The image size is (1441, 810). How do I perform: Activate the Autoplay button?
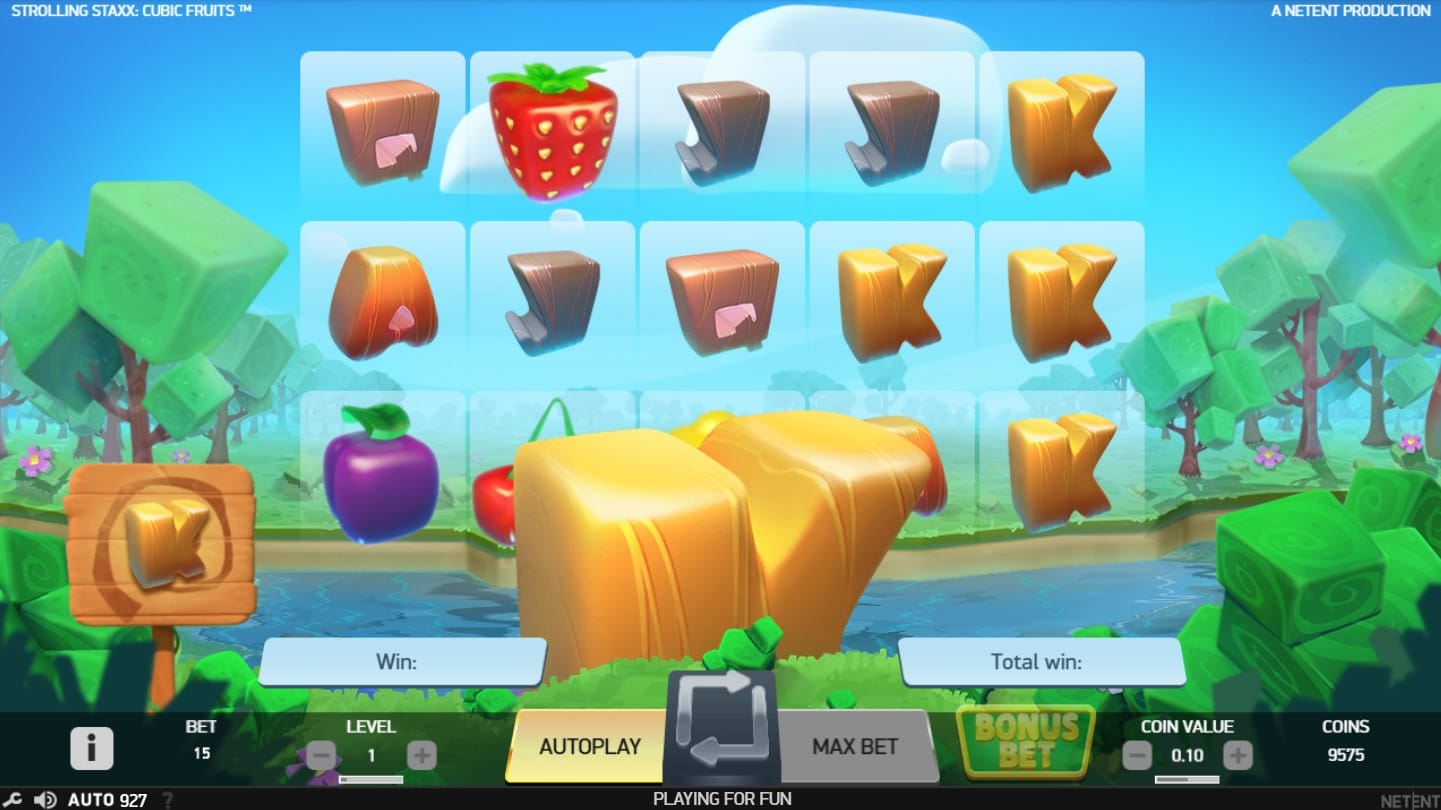click(x=588, y=747)
